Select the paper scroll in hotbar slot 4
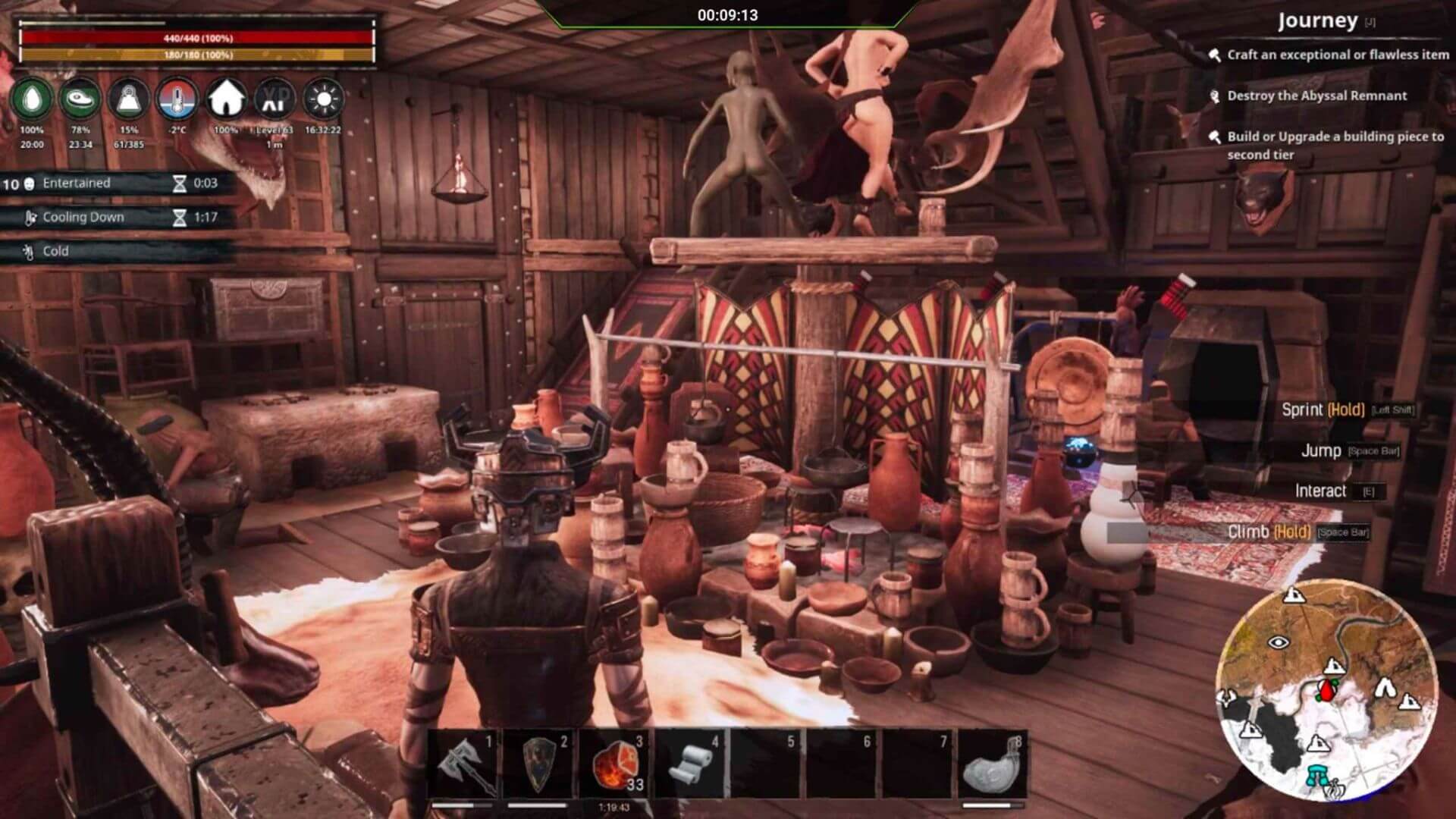This screenshot has width=1456, height=819. (x=691, y=764)
